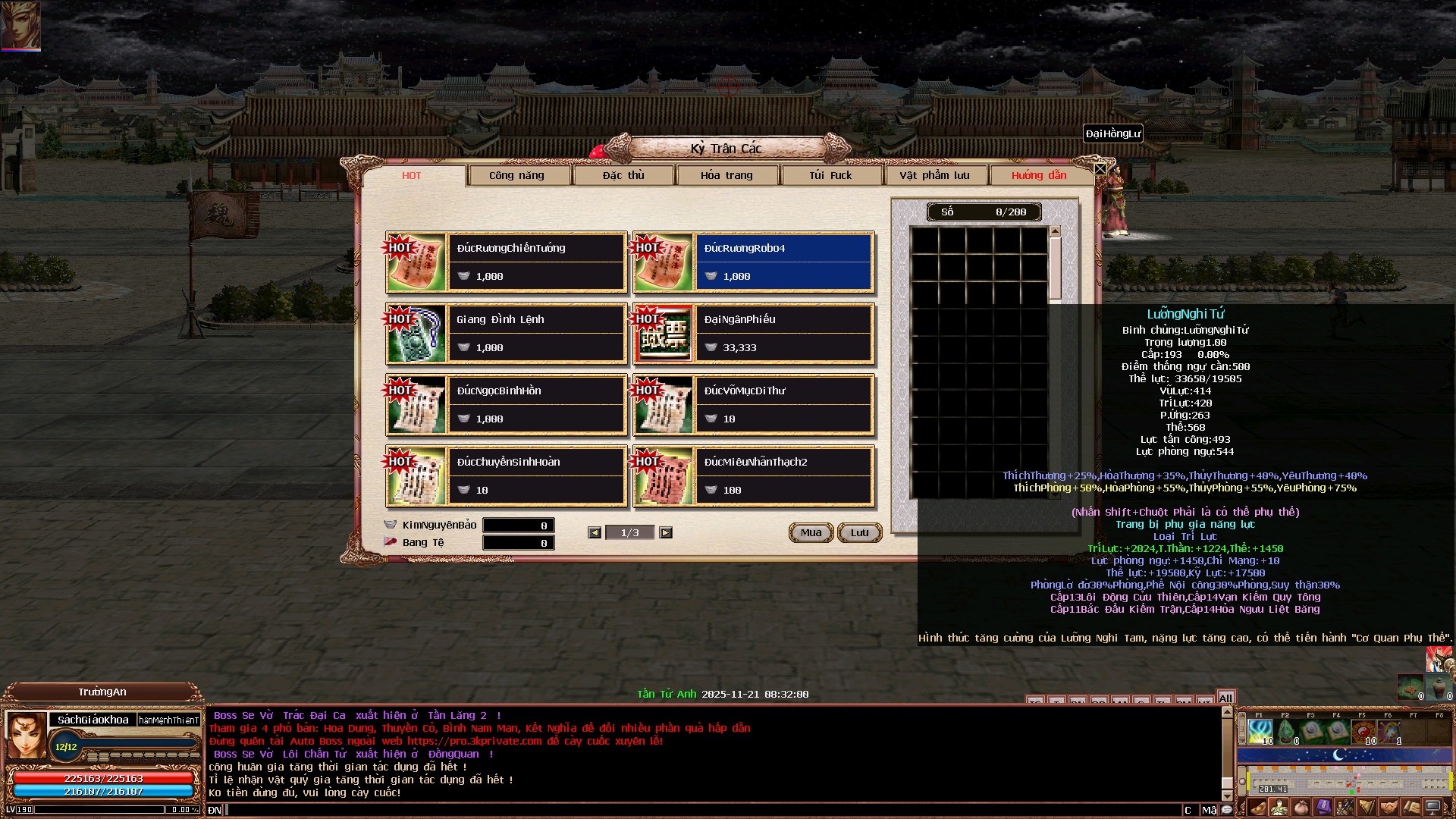This screenshot has width=1456, height=819.
Task: Switch to the HOT tab
Action: 412,175
